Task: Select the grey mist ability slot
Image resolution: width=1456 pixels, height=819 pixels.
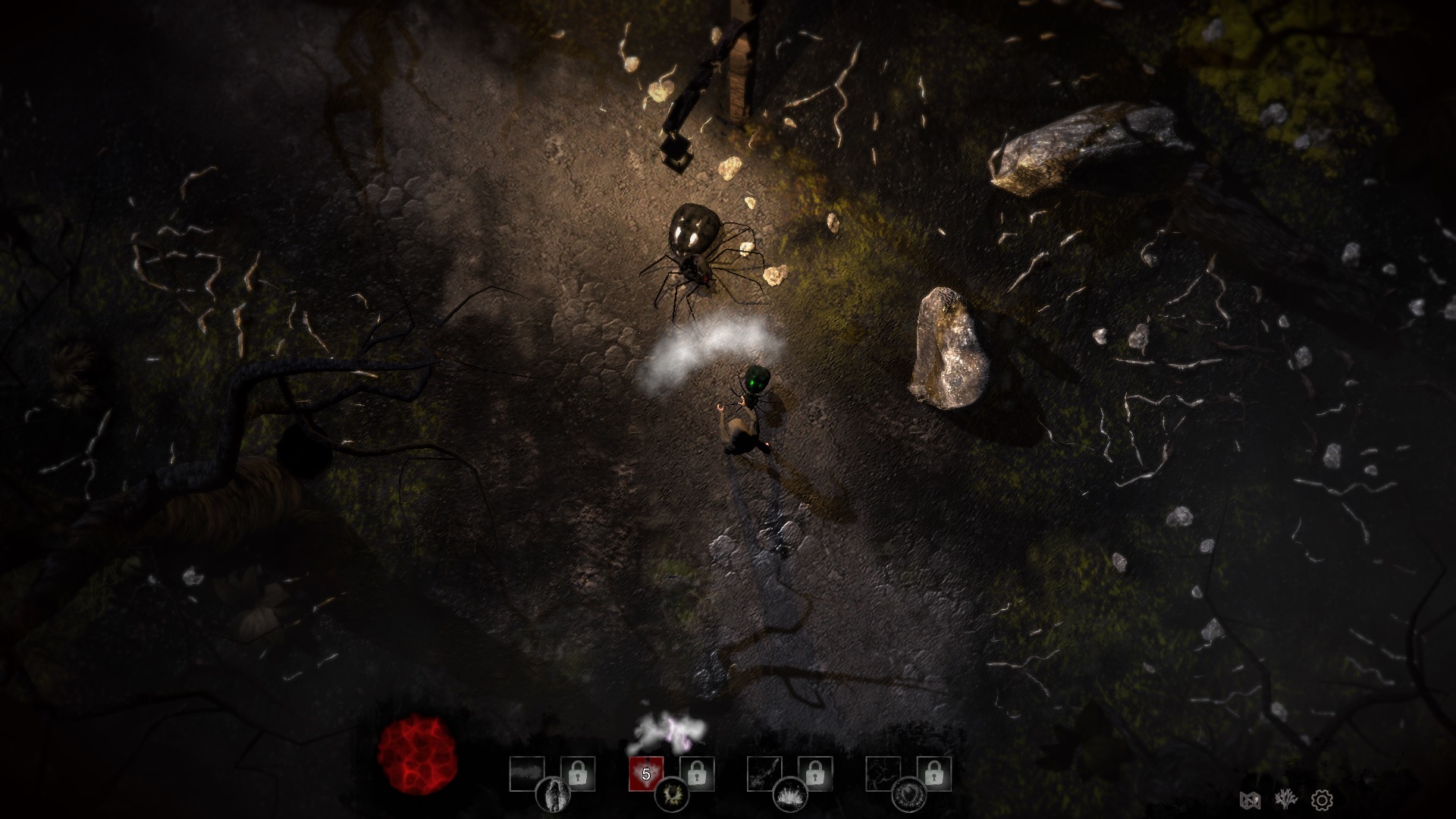Action: pos(527,773)
